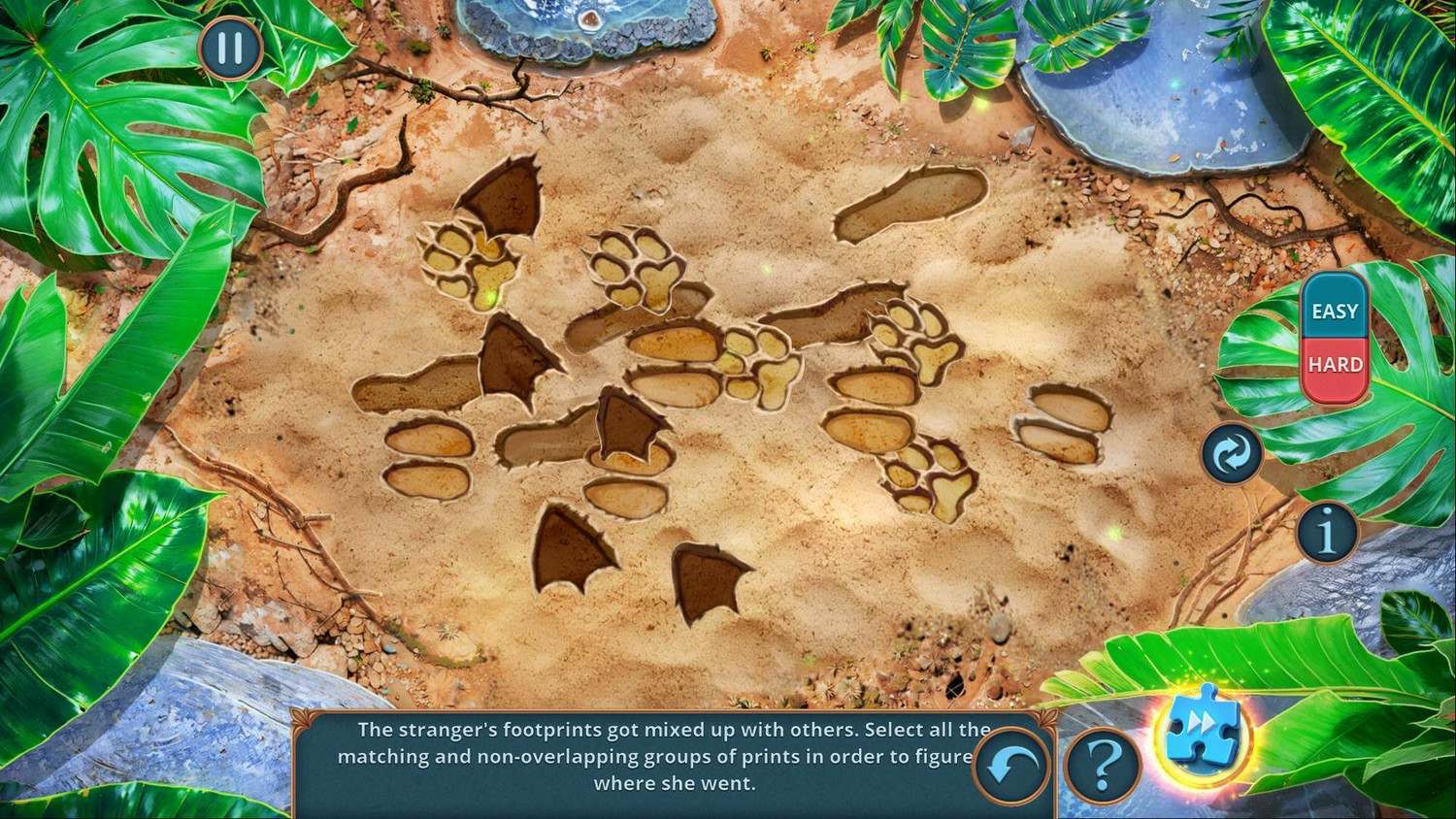The image size is (1456, 819).
Task: Pause the game with the pause button
Action: click(230, 48)
